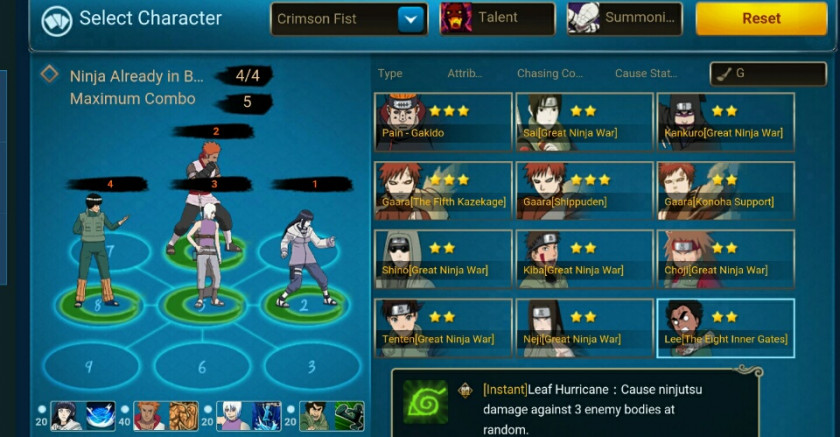840x437 pixels.
Task: Select Lee [The Eight Inner Gates] card
Action: coord(725,328)
